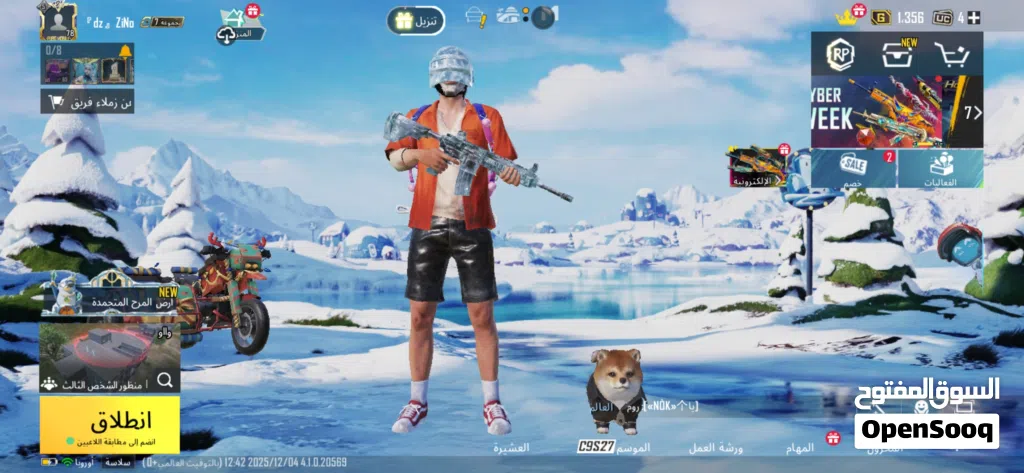Image resolution: width=1024 pixels, height=473 pixels.
Task: Open the Clan (العشيرة) tab
Action: pyautogui.click(x=511, y=446)
